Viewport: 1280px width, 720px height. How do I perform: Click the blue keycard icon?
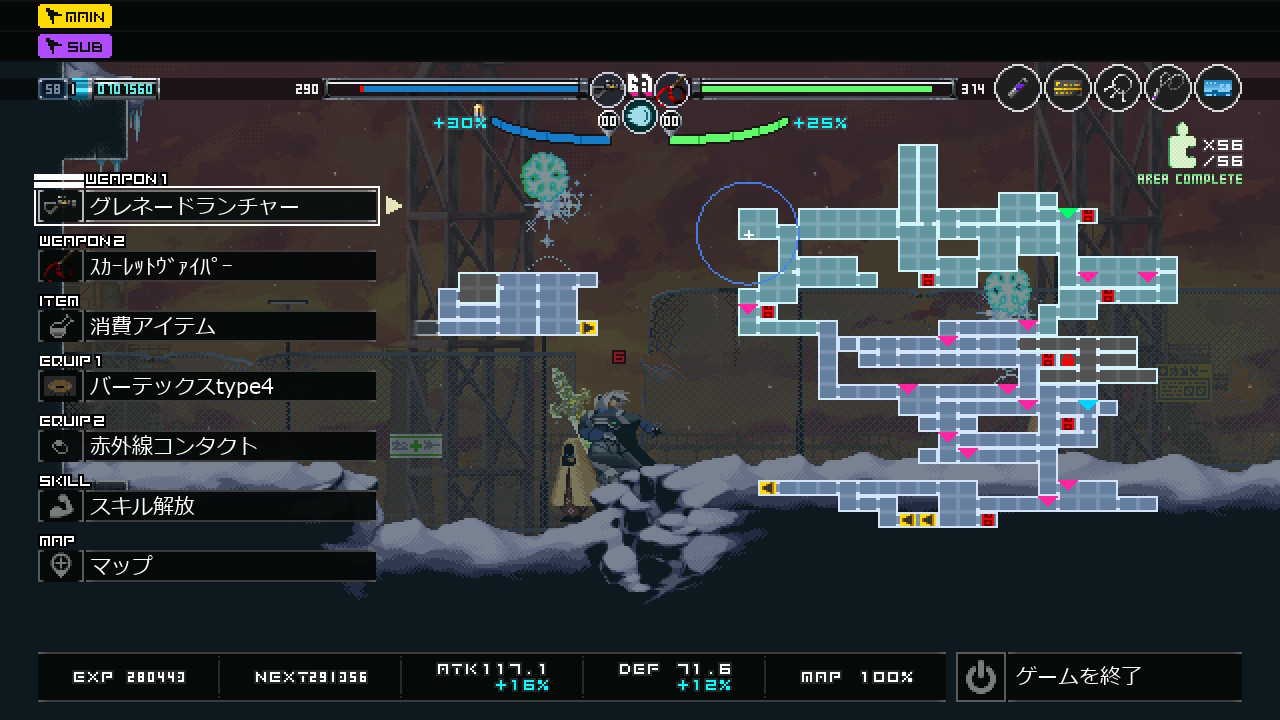click(x=1218, y=89)
